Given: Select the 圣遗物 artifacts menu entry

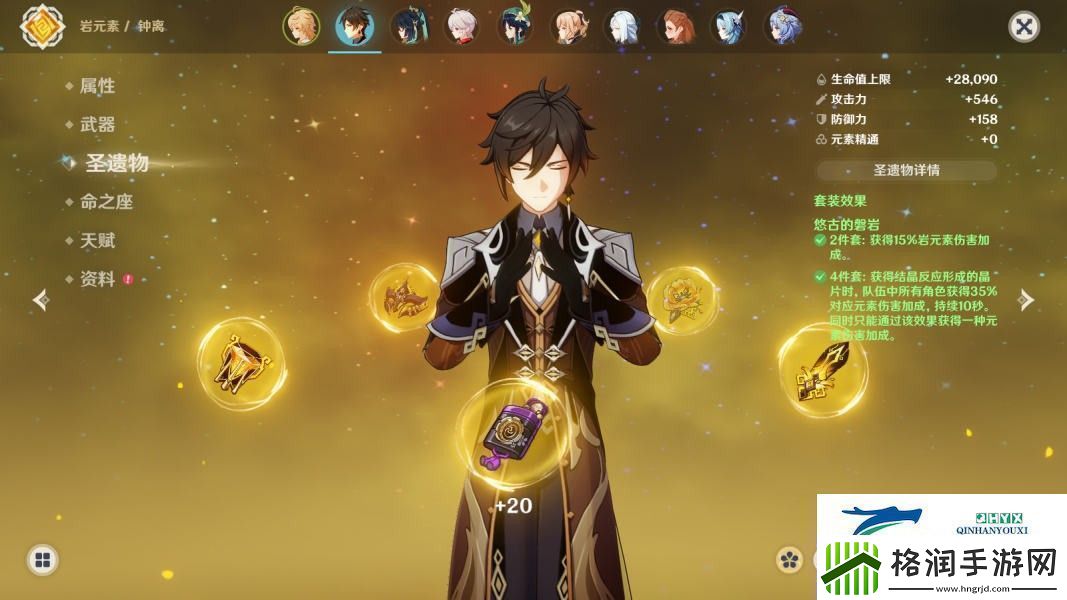Looking at the screenshot, I should [116, 164].
